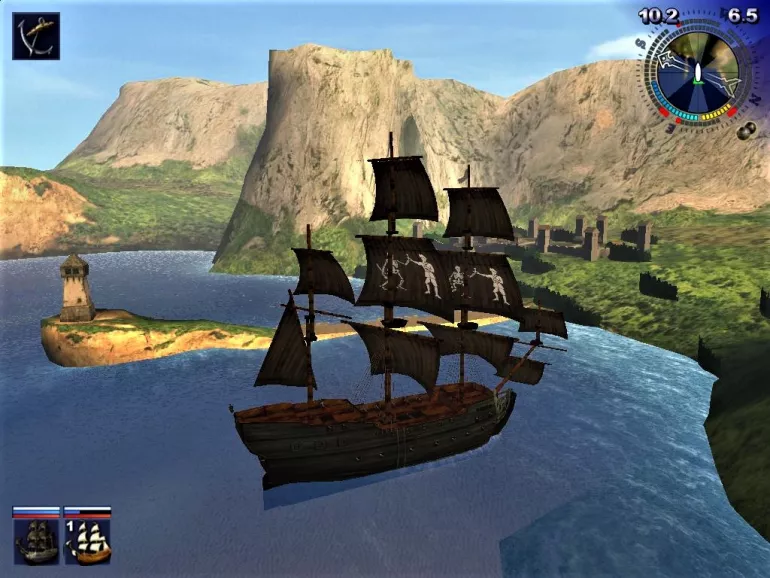The width and height of the screenshot is (770, 578).
Task: Click the anchor command icon
Action: pos(36,35)
